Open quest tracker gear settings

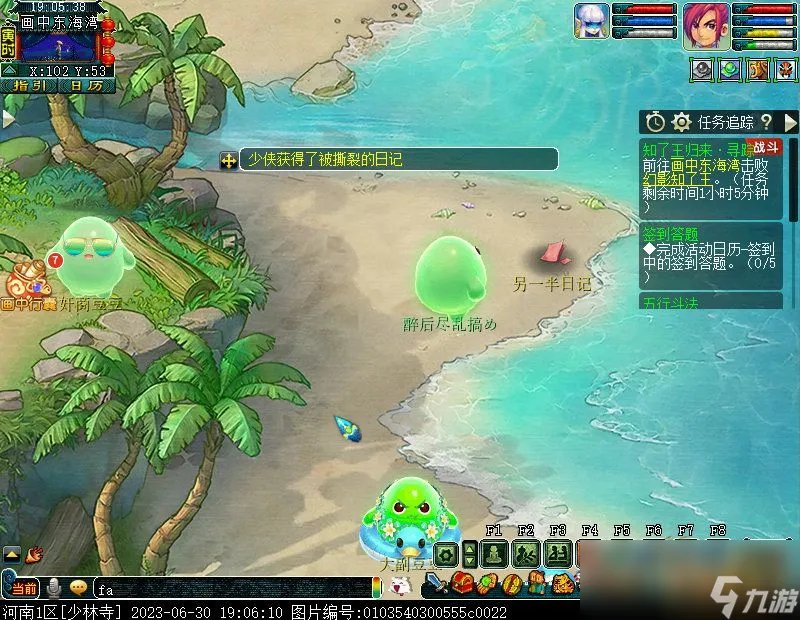[682, 122]
